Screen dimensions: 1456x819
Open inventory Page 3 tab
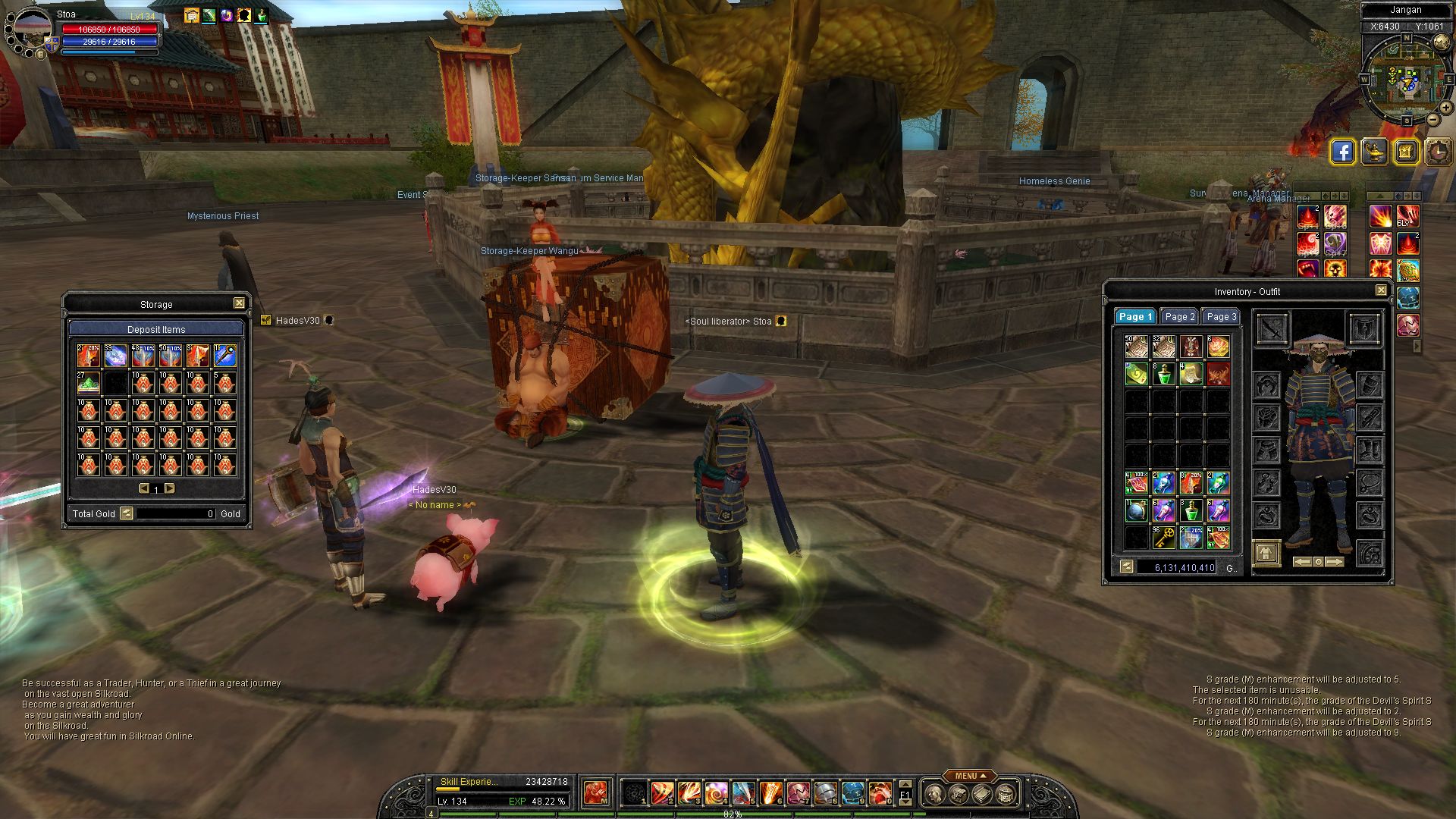tap(1221, 317)
